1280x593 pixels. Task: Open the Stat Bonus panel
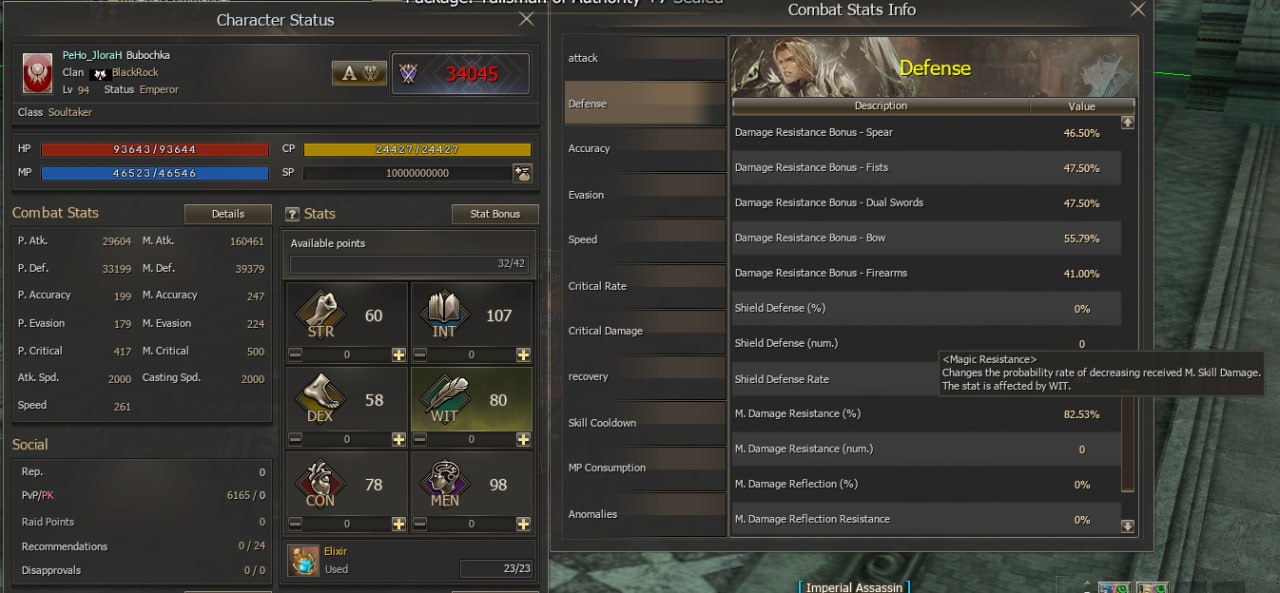tap(495, 214)
